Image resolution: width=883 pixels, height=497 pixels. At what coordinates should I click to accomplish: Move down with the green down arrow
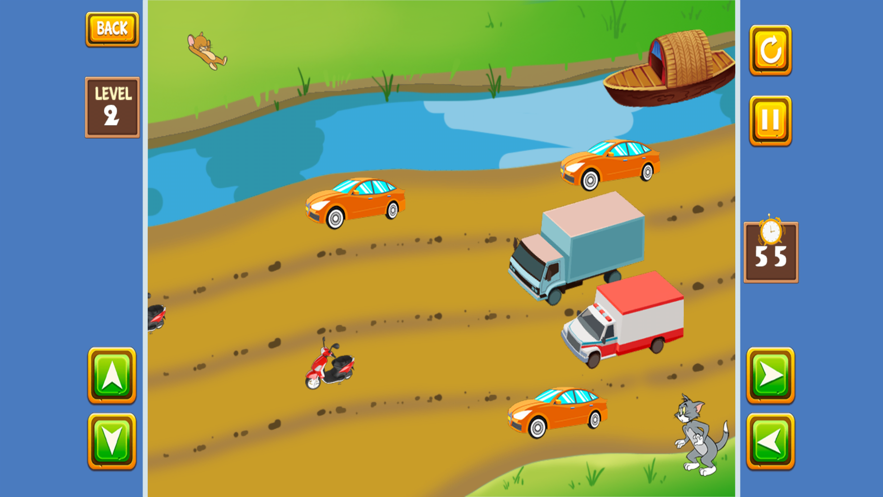pos(112,441)
